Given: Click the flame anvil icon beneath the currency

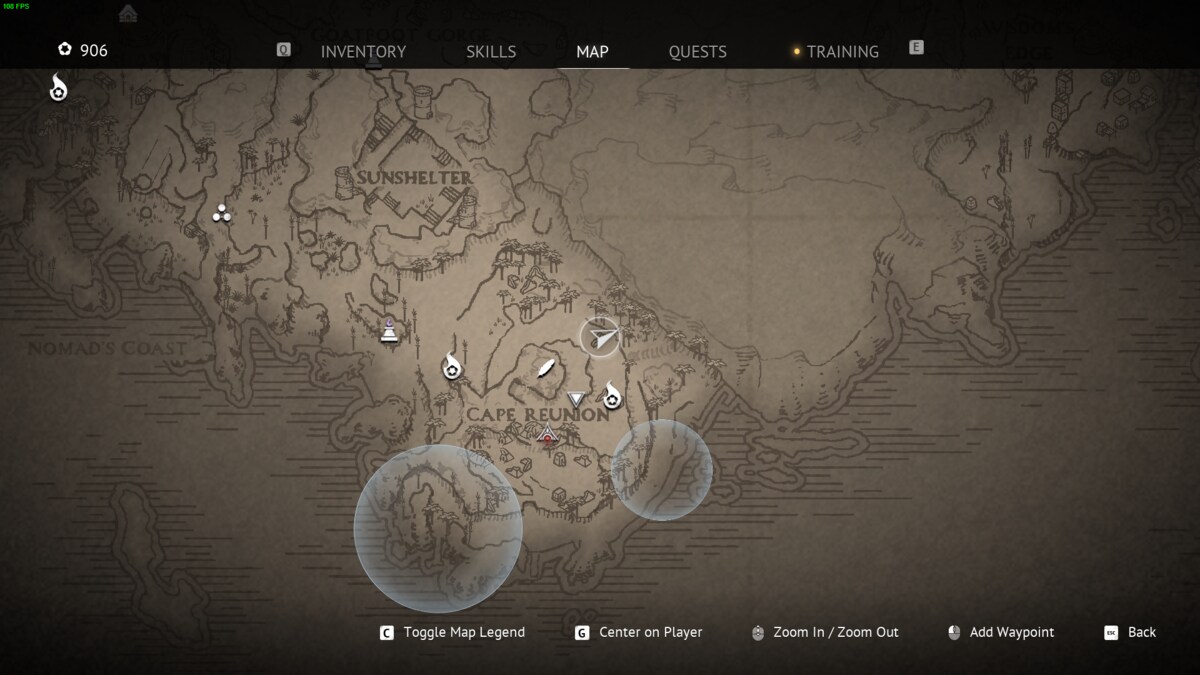Looking at the screenshot, I should coord(59,88).
